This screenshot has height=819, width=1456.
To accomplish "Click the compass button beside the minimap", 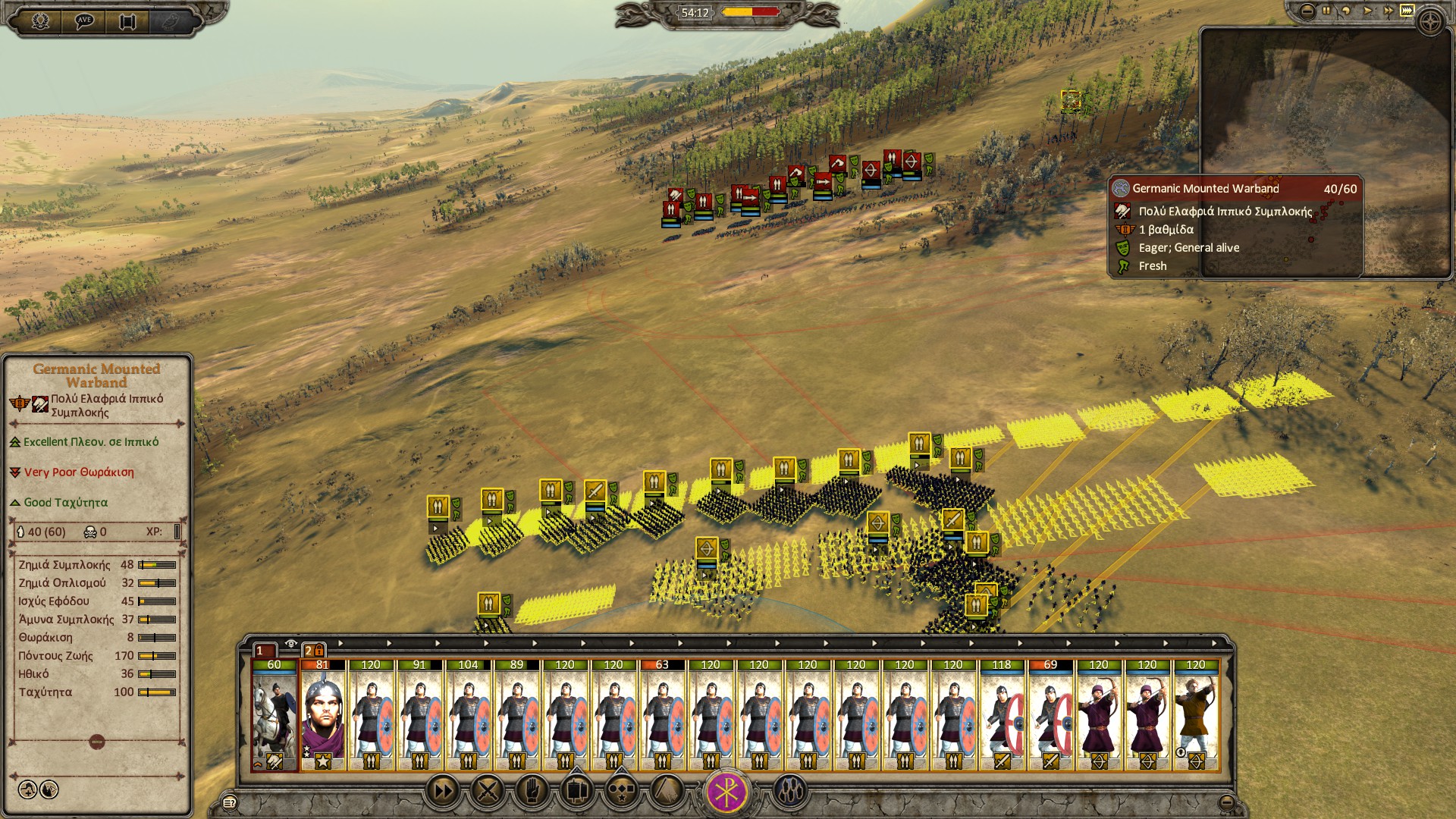I will pos(1430,21).
